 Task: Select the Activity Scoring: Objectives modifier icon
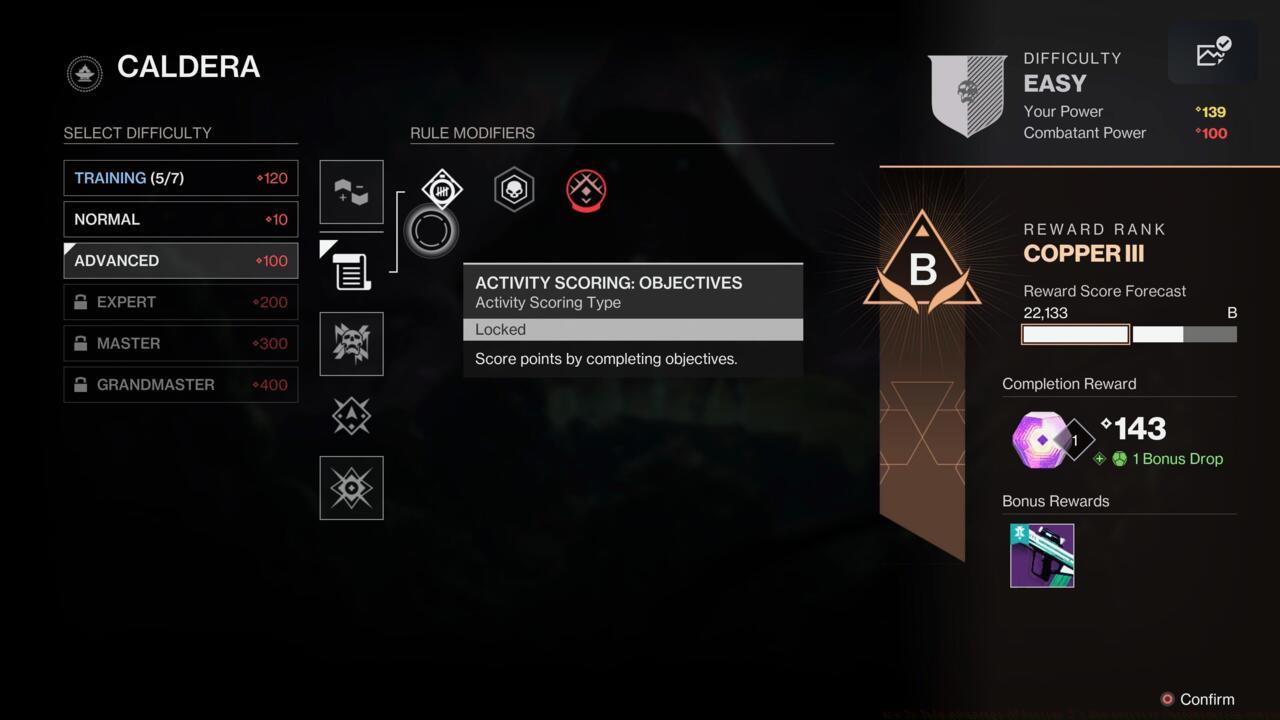441,189
